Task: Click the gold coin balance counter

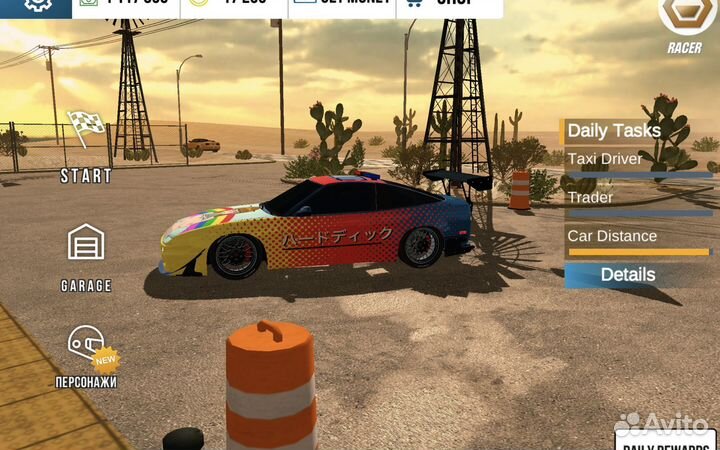Action: pyautogui.click(x=234, y=6)
